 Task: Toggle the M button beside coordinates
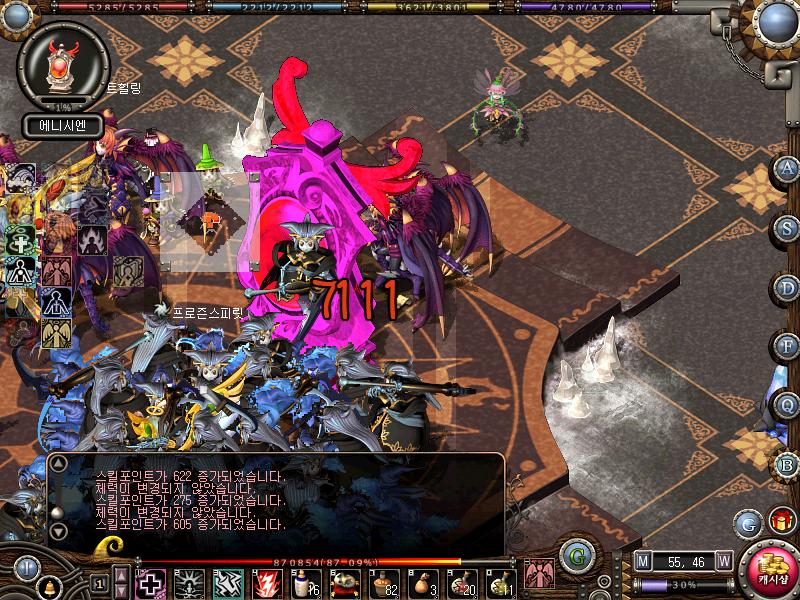tap(643, 562)
